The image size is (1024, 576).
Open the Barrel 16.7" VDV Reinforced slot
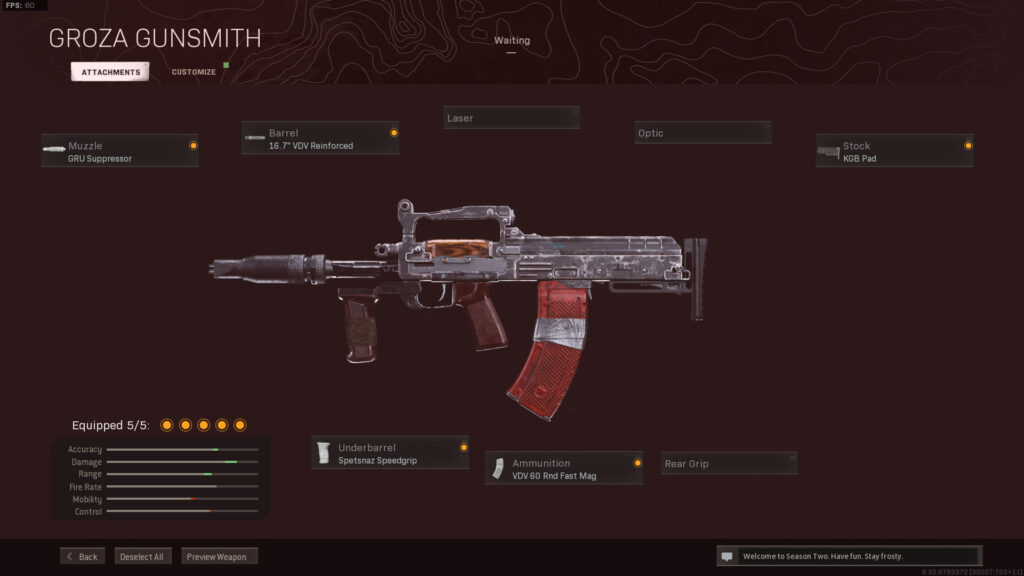pos(320,138)
